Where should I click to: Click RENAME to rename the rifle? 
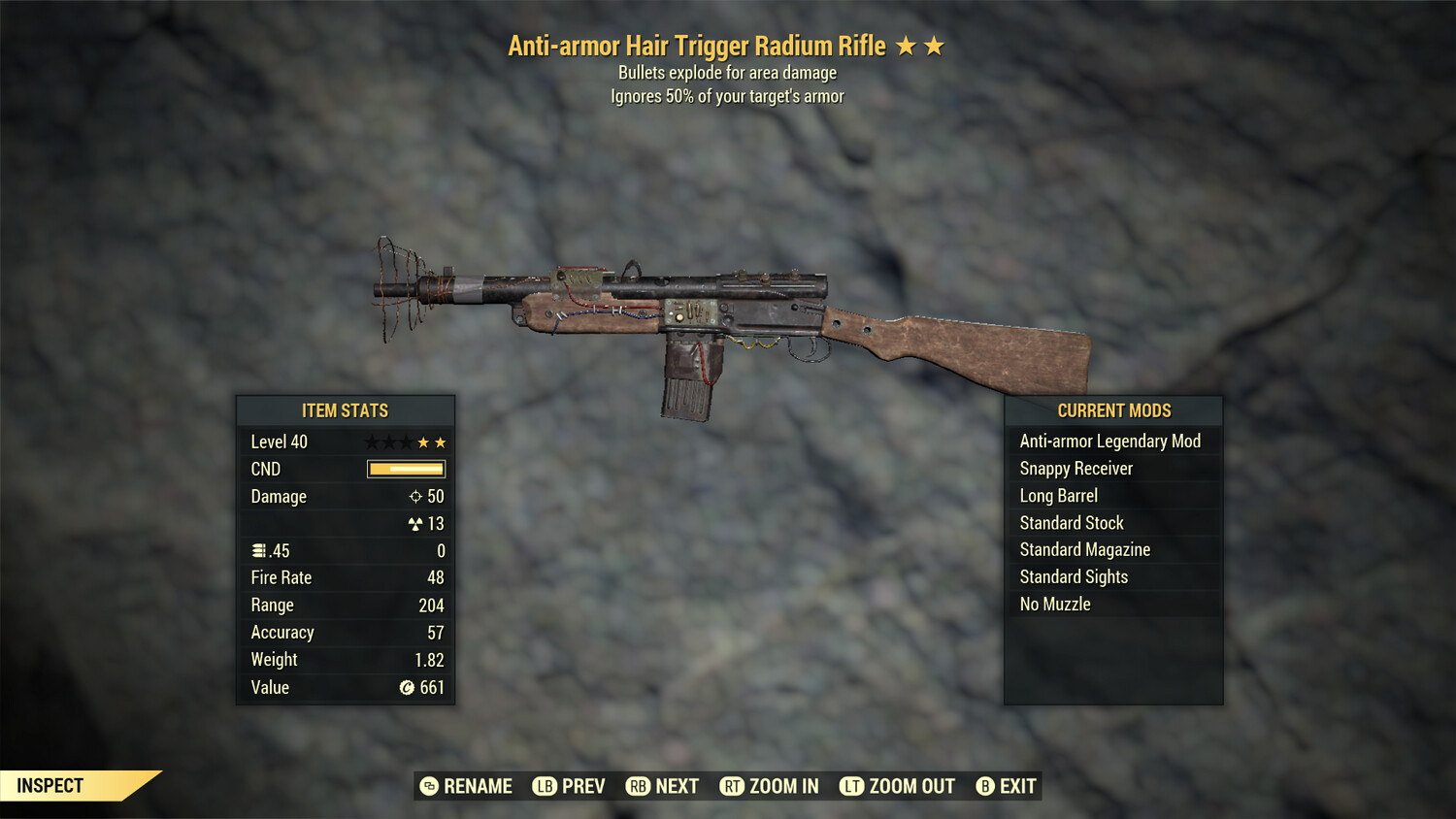(477, 786)
